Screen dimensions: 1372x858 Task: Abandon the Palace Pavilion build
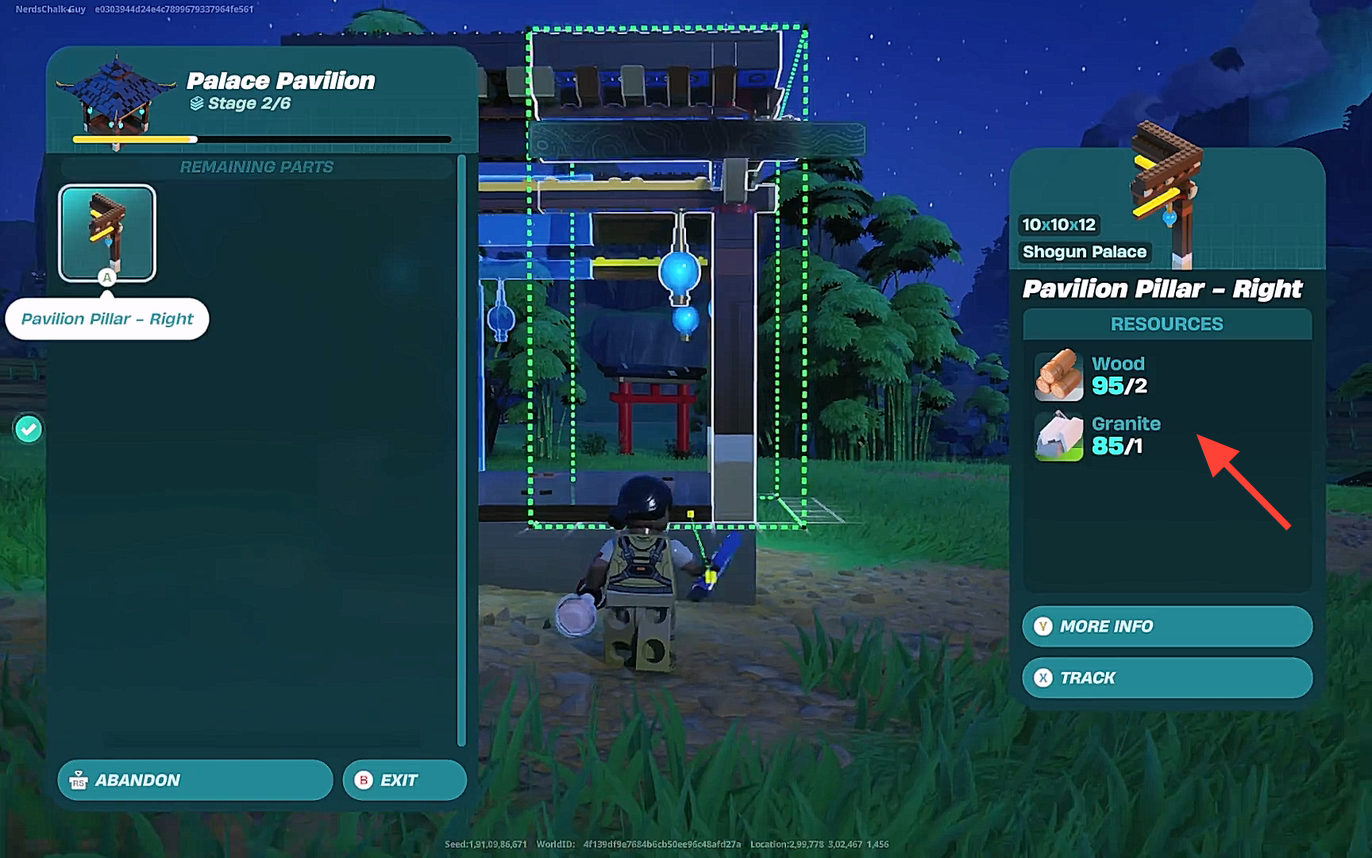[x=195, y=780]
